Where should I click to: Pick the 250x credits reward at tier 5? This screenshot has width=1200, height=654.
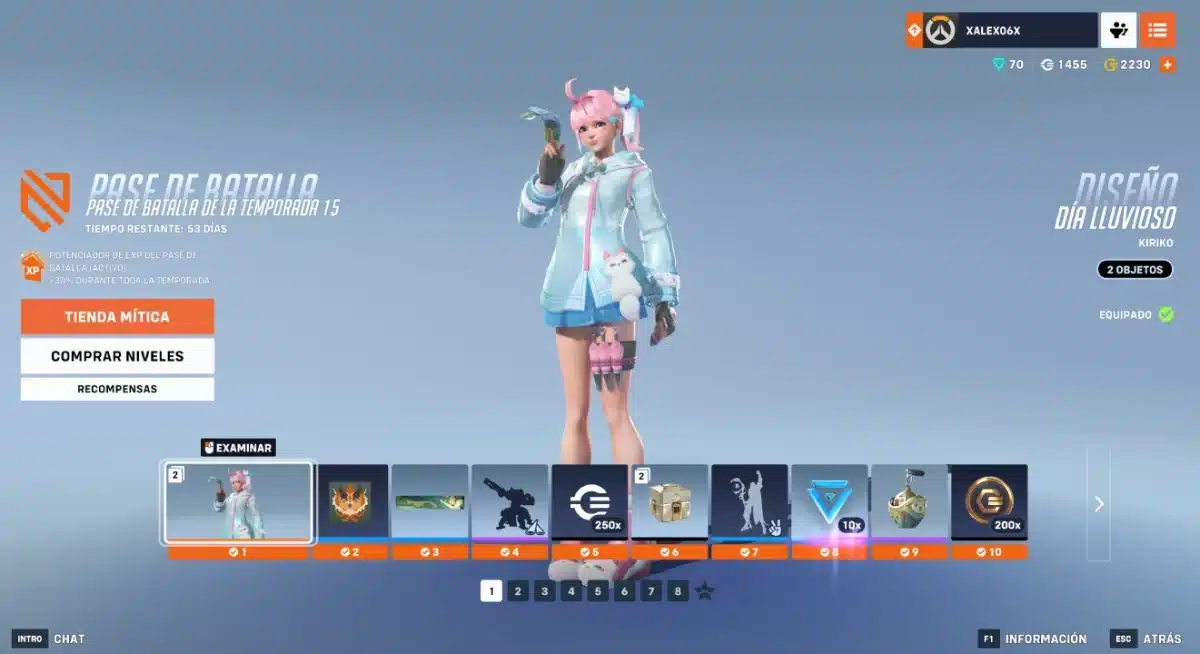pyautogui.click(x=590, y=502)
